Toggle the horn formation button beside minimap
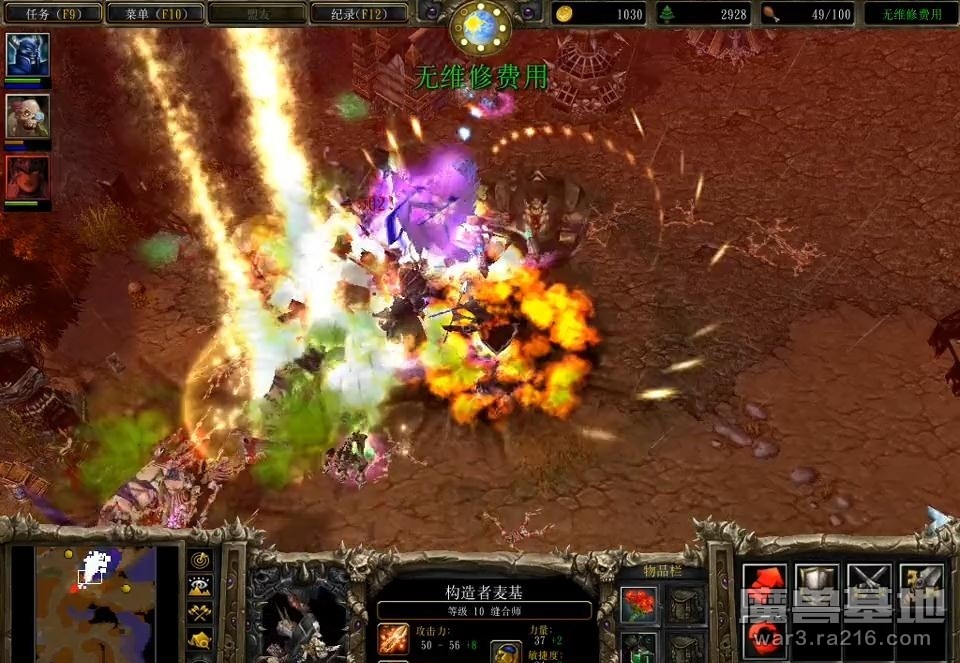The width and height of the screenshot is (960, 663). pyautogui.click(x=200, y=639)
